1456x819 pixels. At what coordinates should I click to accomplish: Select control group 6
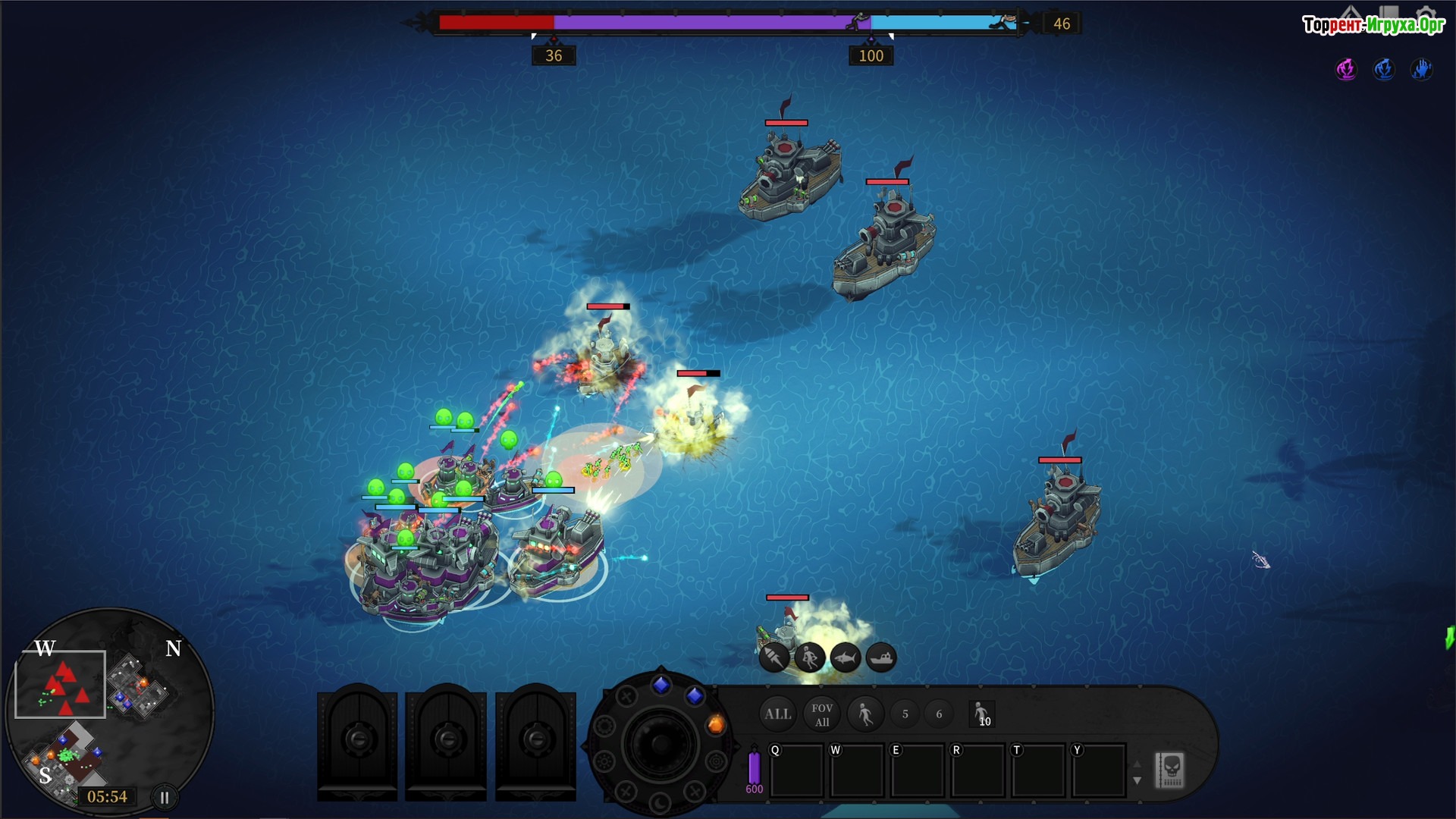[939, 714]
